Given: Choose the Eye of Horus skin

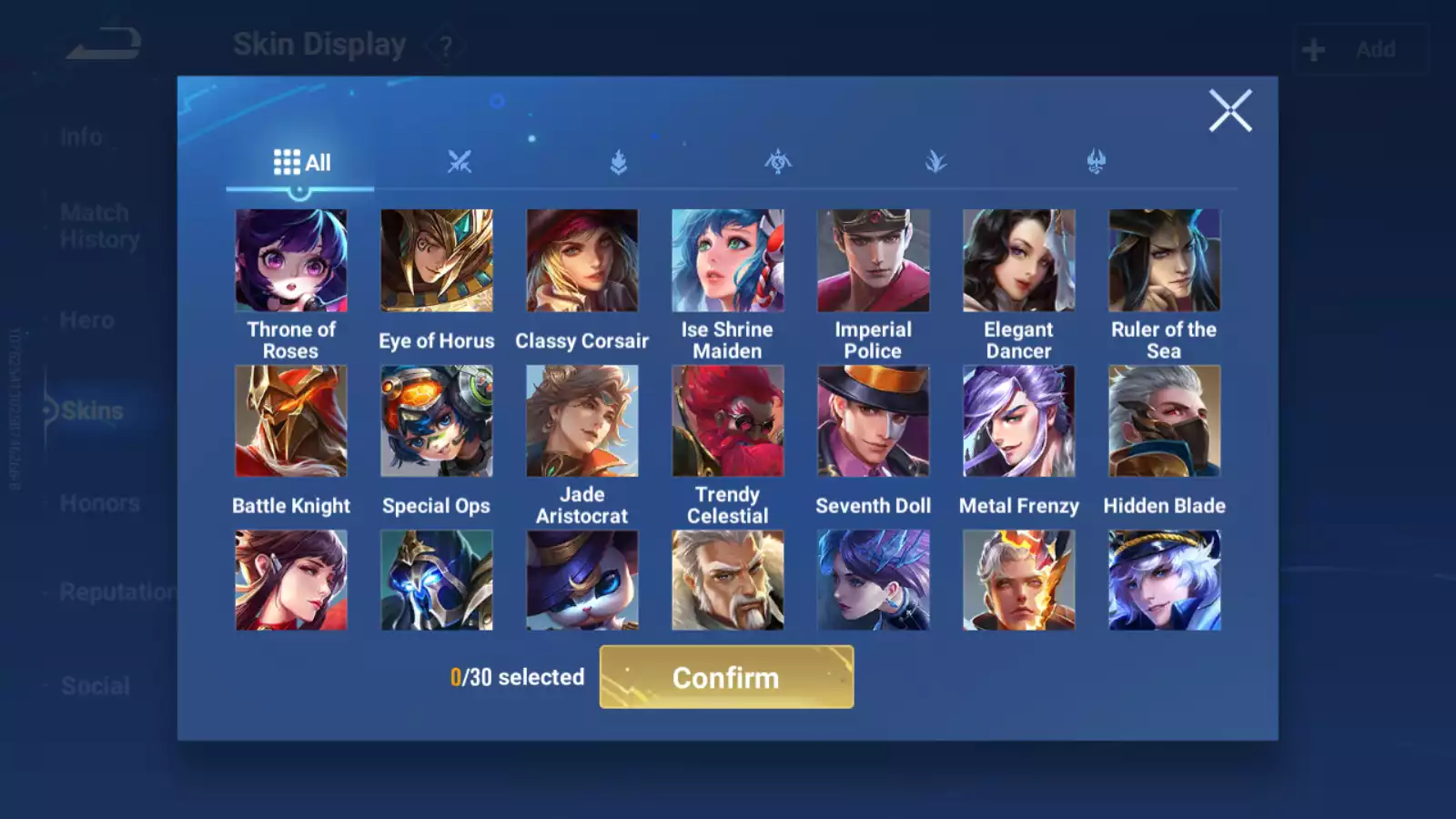Looking at the screenshot, I should coord(437,261).
